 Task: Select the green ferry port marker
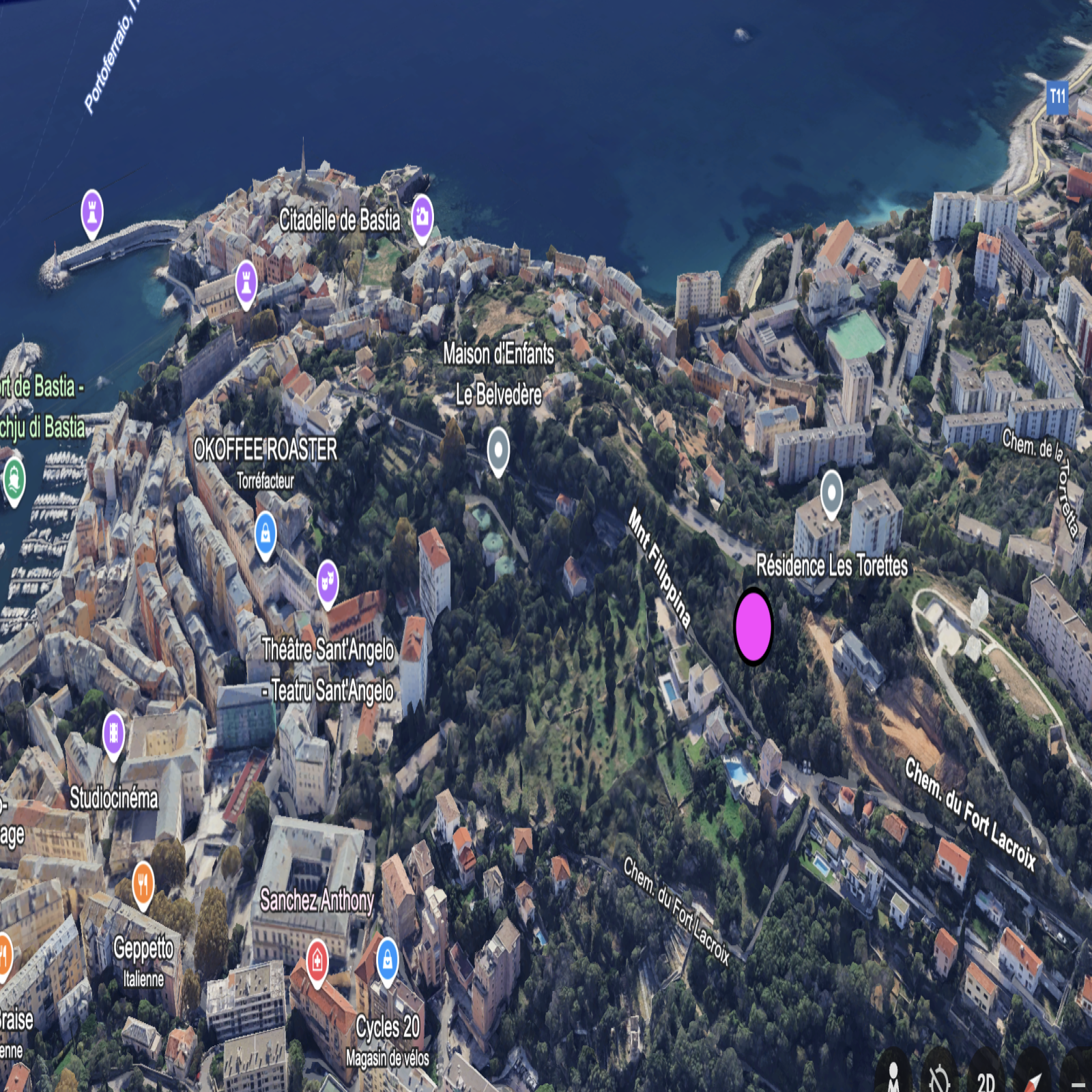[x=14, y=478]
